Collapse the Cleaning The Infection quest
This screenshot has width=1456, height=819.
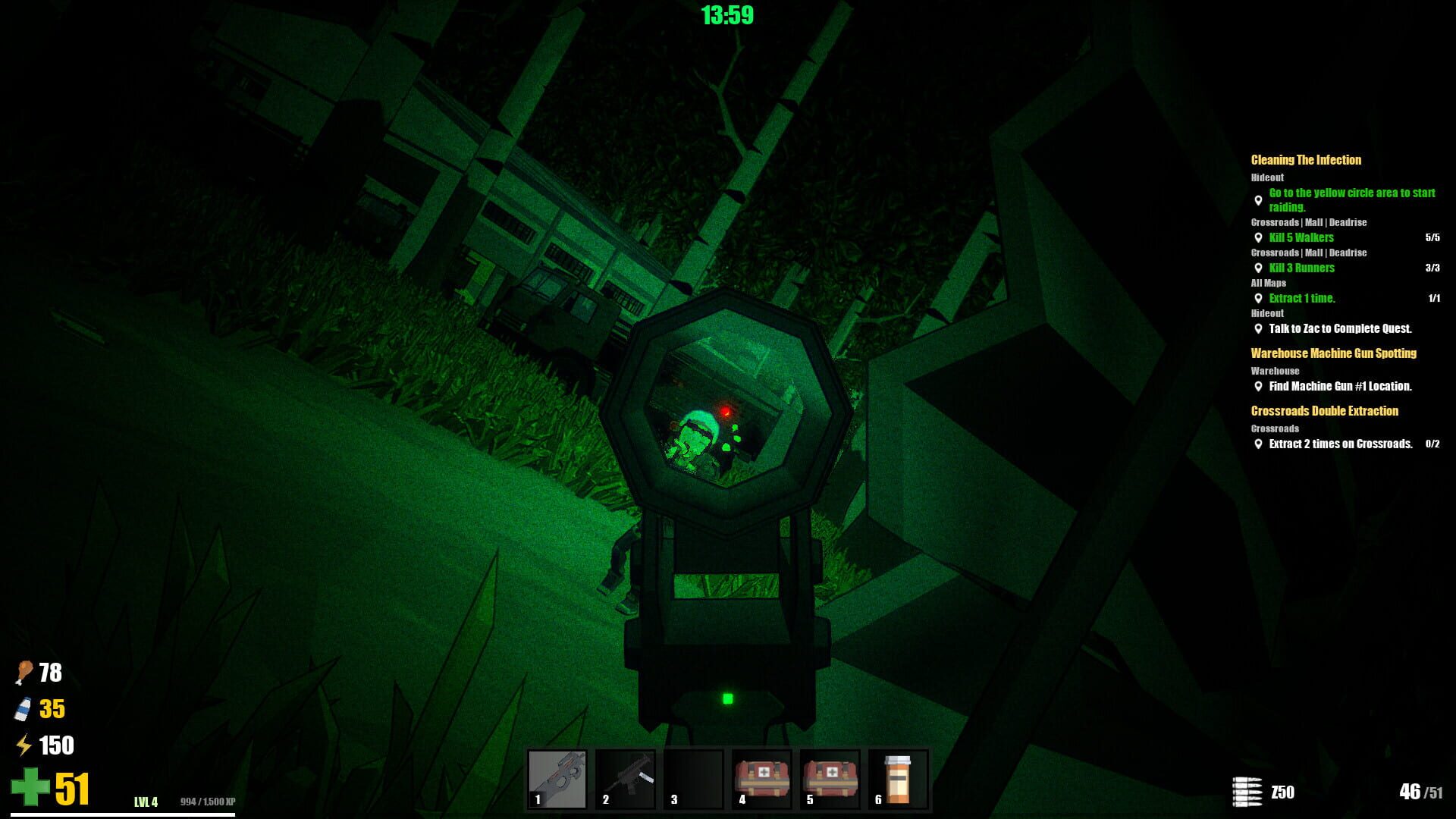click(1305, 160)
